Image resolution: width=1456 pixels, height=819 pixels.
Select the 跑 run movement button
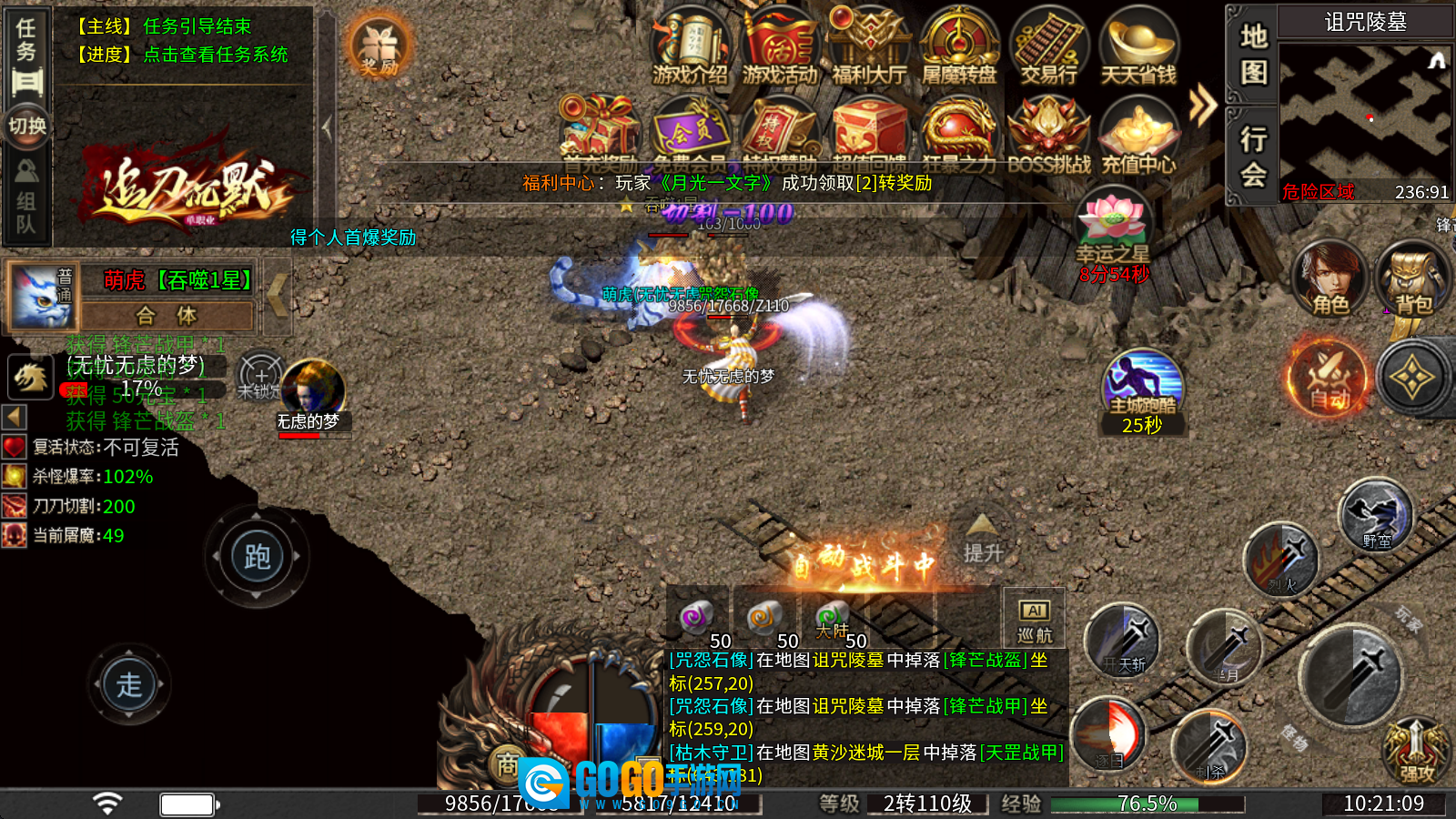[257, 556]
